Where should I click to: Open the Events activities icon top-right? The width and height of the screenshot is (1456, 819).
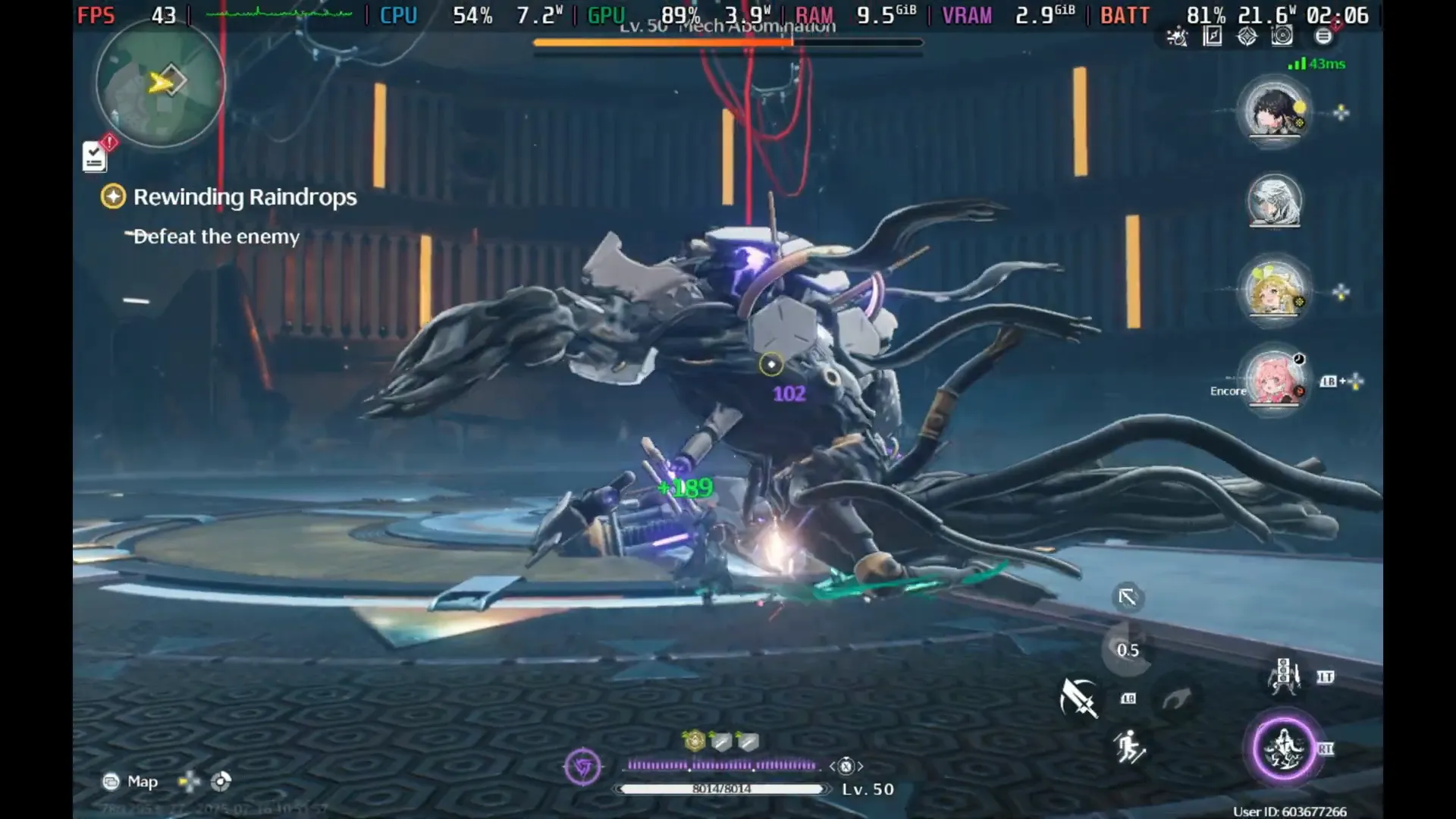[1178, 37]
